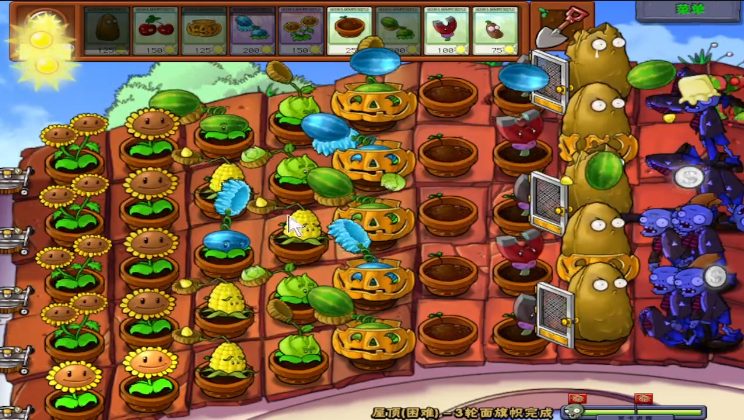This screenshot has width=744, height=420.
Task: Select the Melon-pult seed packet
Action: (x=399, y=30)
